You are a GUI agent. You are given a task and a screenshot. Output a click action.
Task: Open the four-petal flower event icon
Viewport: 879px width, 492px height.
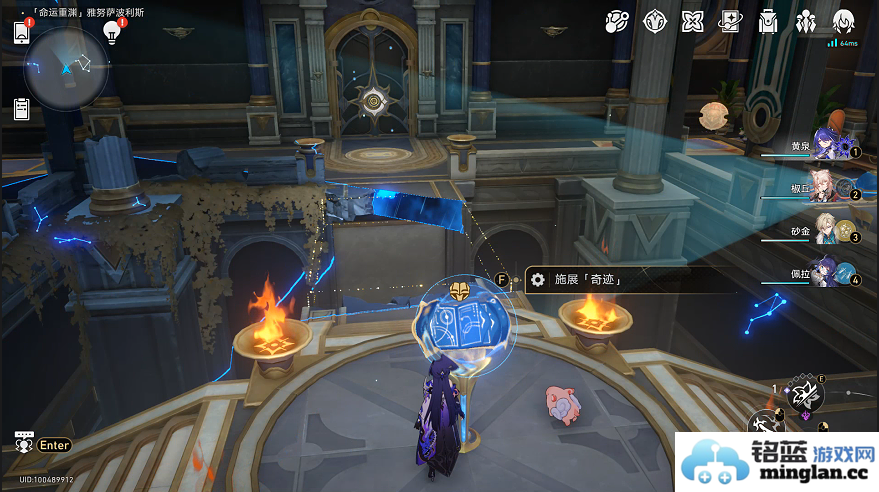693,21
